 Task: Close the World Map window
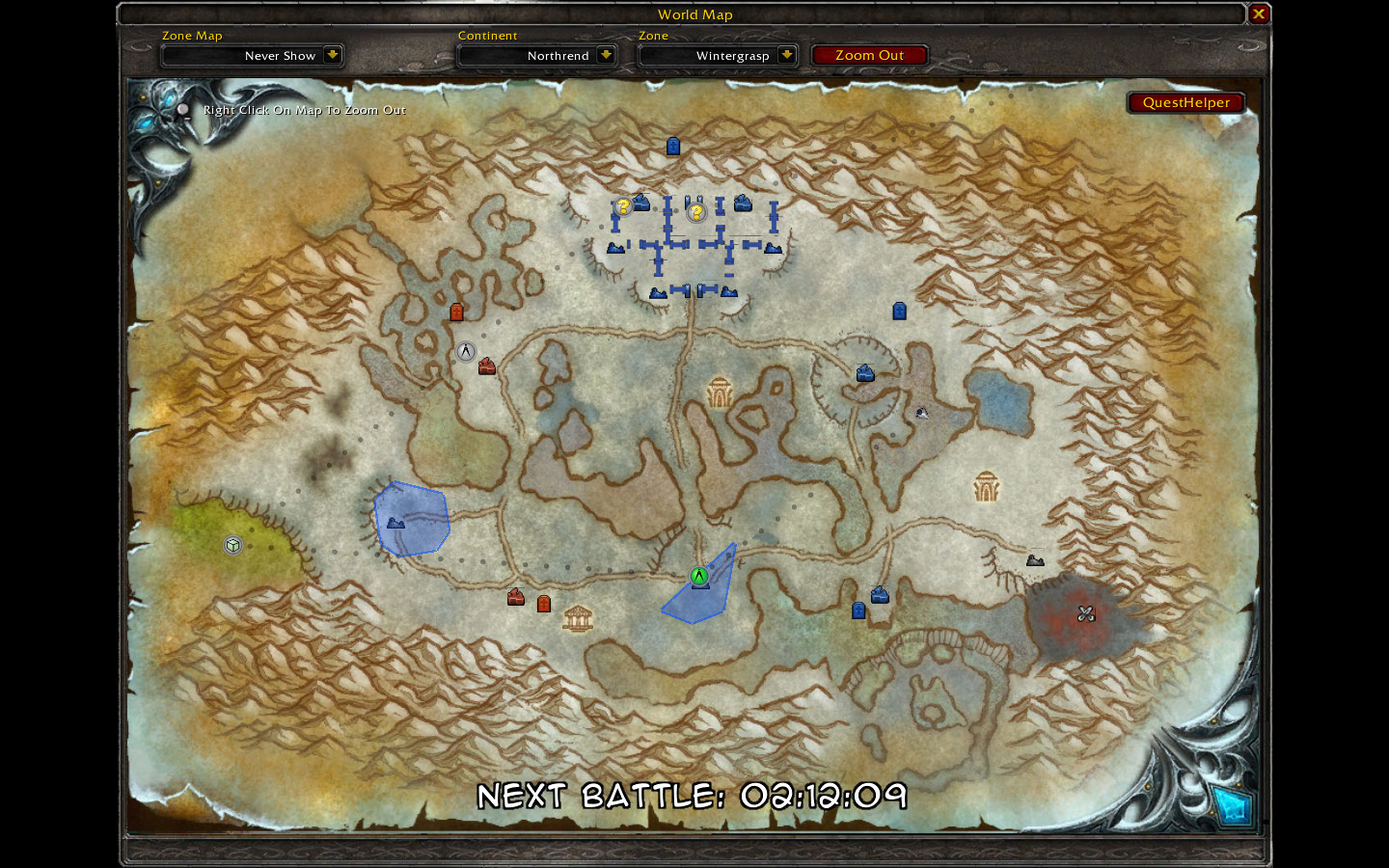click(1258, 14)
